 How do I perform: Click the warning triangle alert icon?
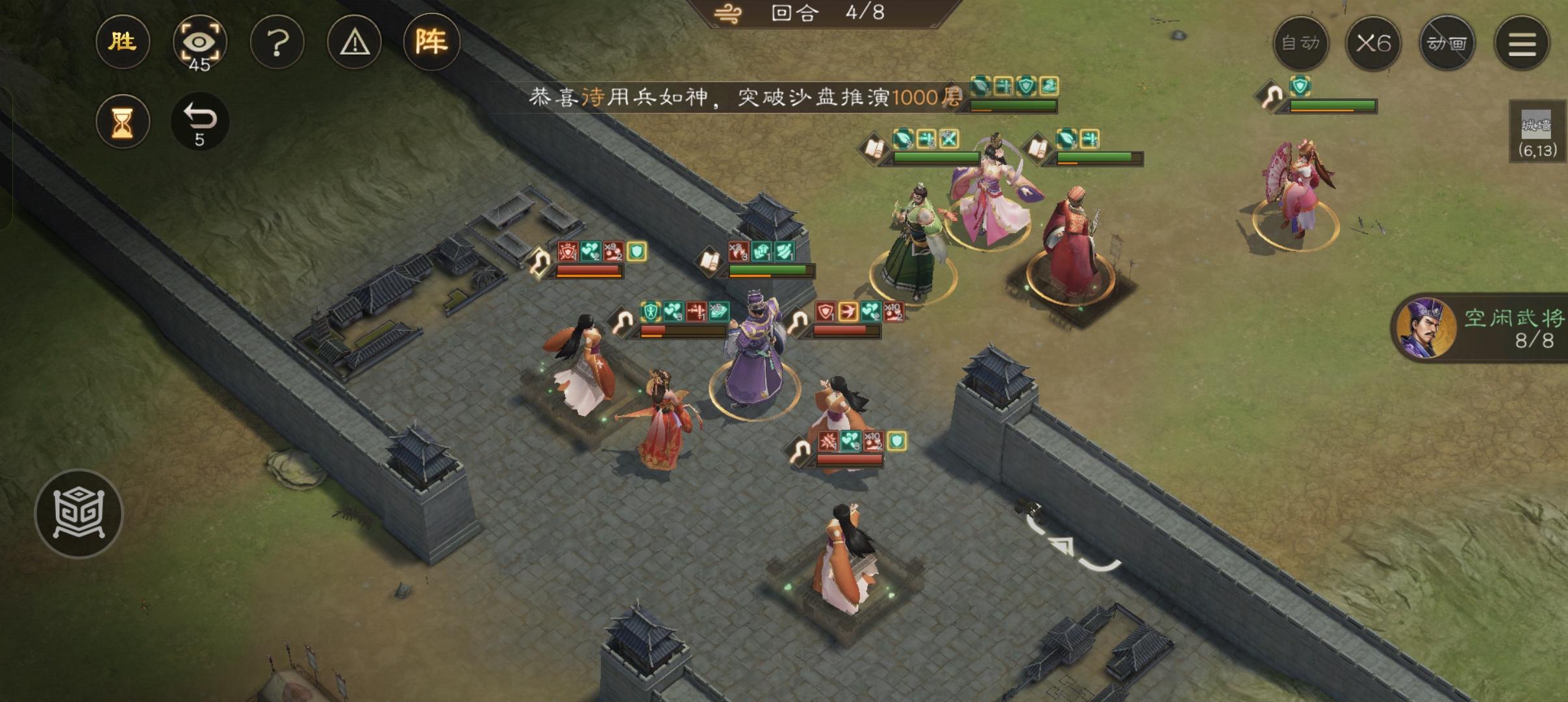[355, 42]
